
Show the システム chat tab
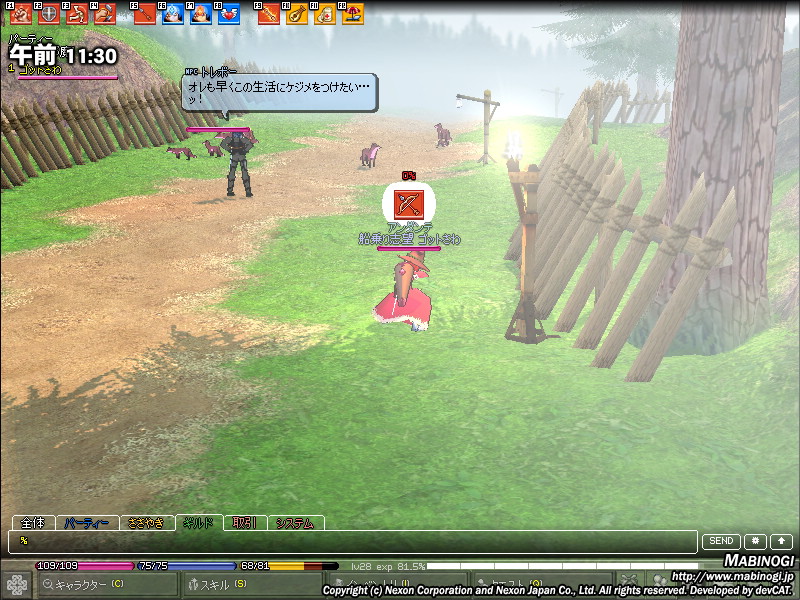click(x=295, y=523)
